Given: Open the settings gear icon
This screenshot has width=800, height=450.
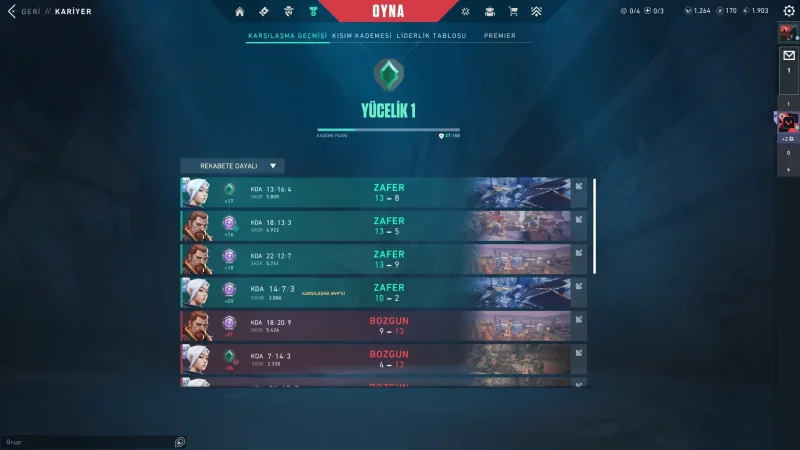Looking at the screenshot, I should tap(788, 11).
